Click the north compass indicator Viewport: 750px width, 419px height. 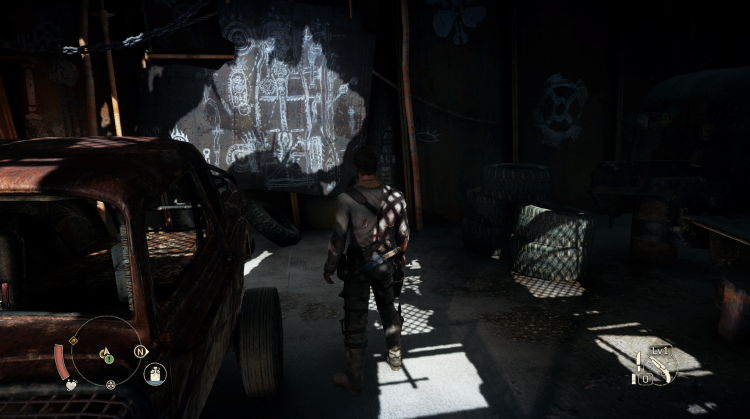click(140, 351)
